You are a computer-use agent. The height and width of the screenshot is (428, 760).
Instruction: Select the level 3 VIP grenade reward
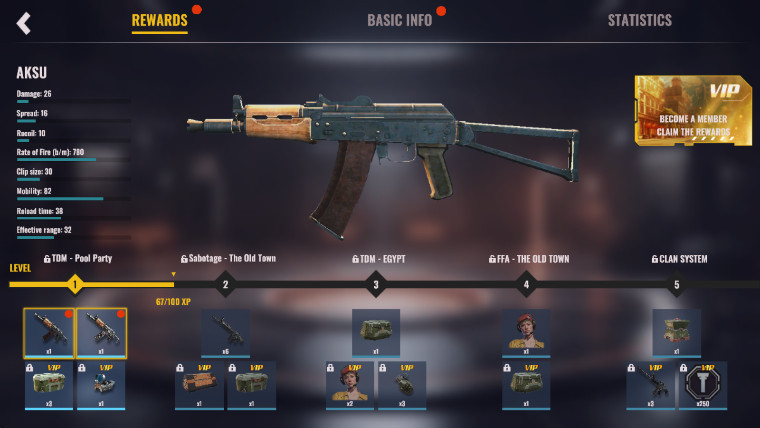click(402, 385)
